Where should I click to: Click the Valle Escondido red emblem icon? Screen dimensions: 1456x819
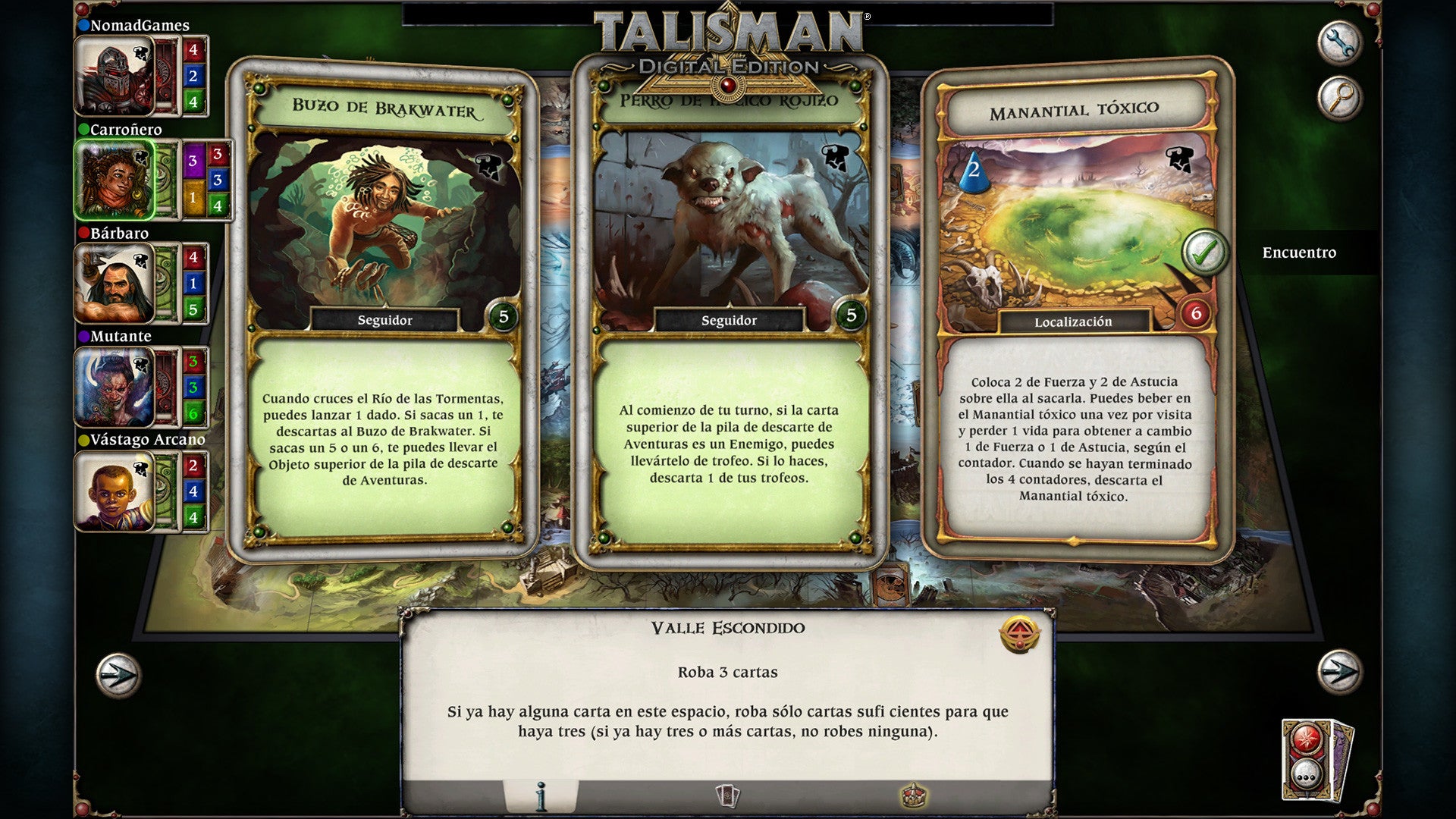coord(1019,635)
